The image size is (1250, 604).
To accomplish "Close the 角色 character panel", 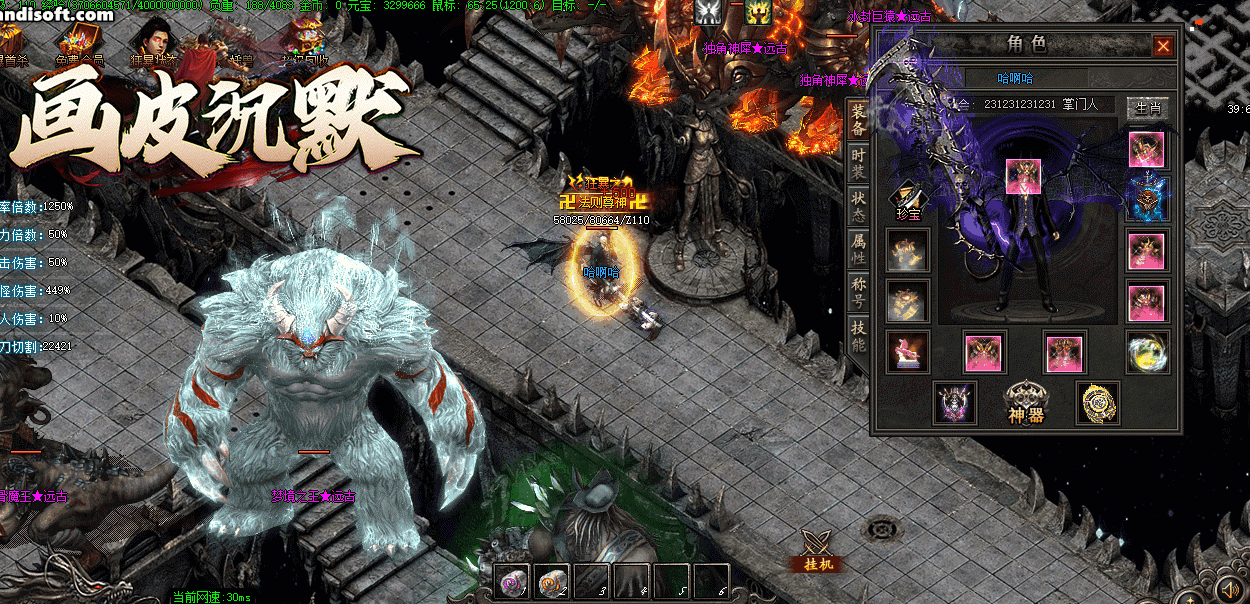I will pos(1163,46).
